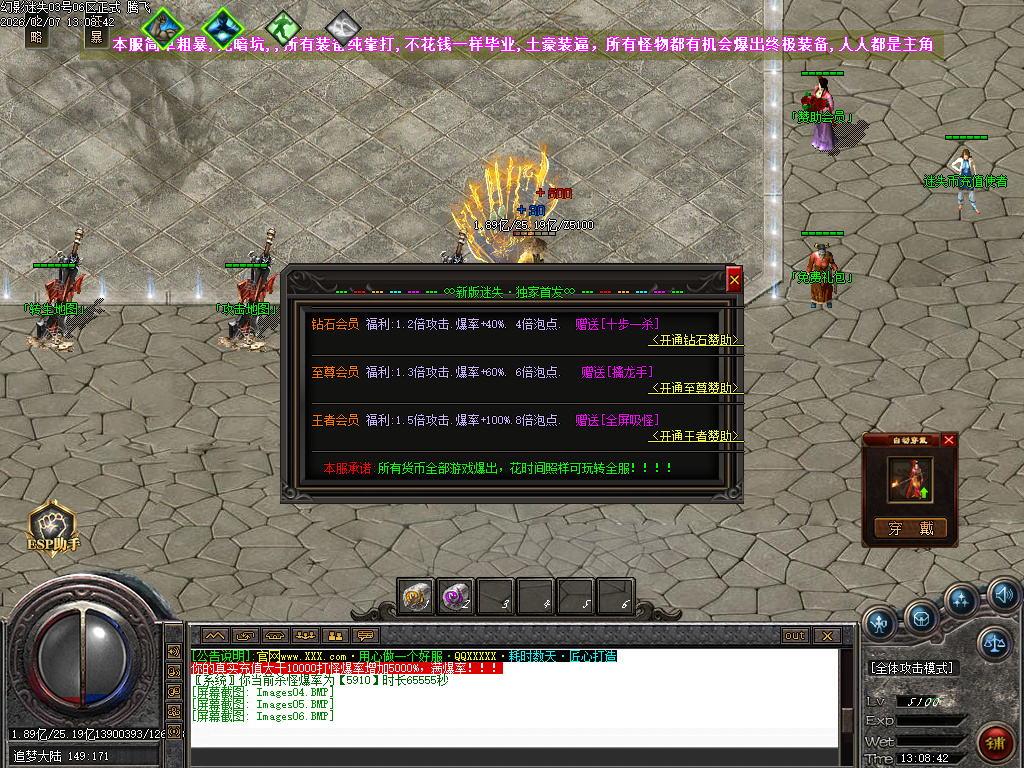Viewport: 1024px width, 768px height.
Task: Click the chat bubble tab above the chat log
Action: [366, 635]
